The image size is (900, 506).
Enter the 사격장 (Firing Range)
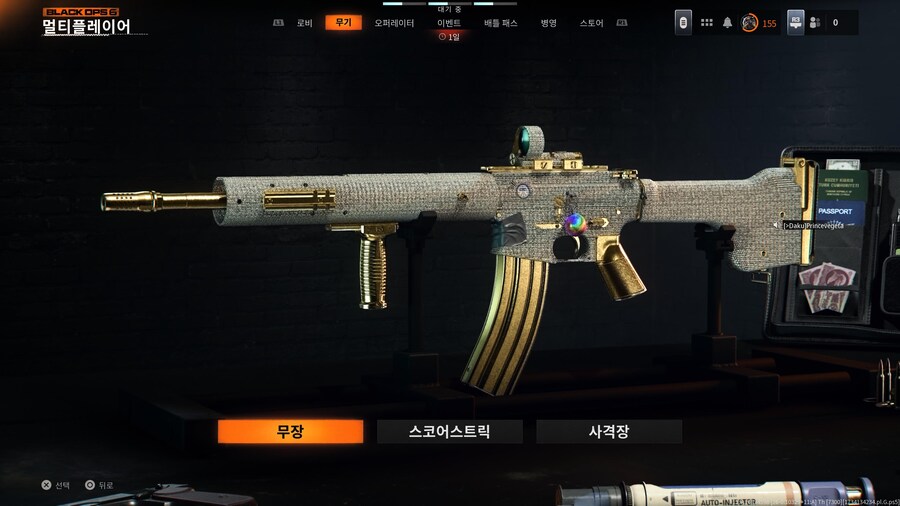click(608, 432)
